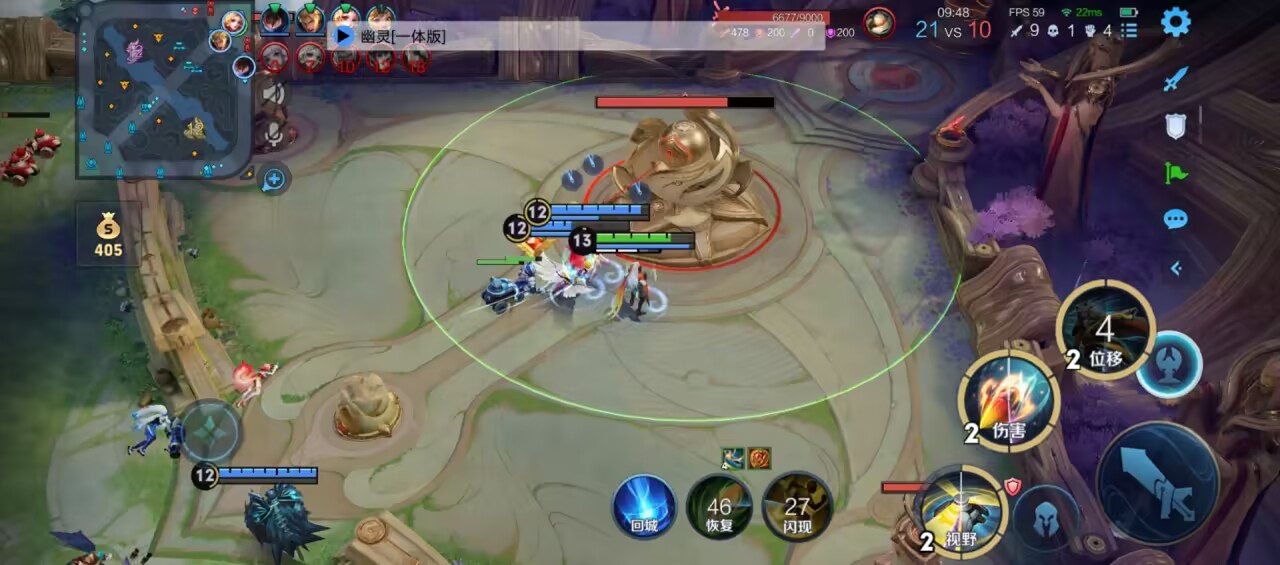Image resolution: width=1280 pixels, height=565 pixels.
Task: Send the shield defend signal
Action: click(1175, 126)
